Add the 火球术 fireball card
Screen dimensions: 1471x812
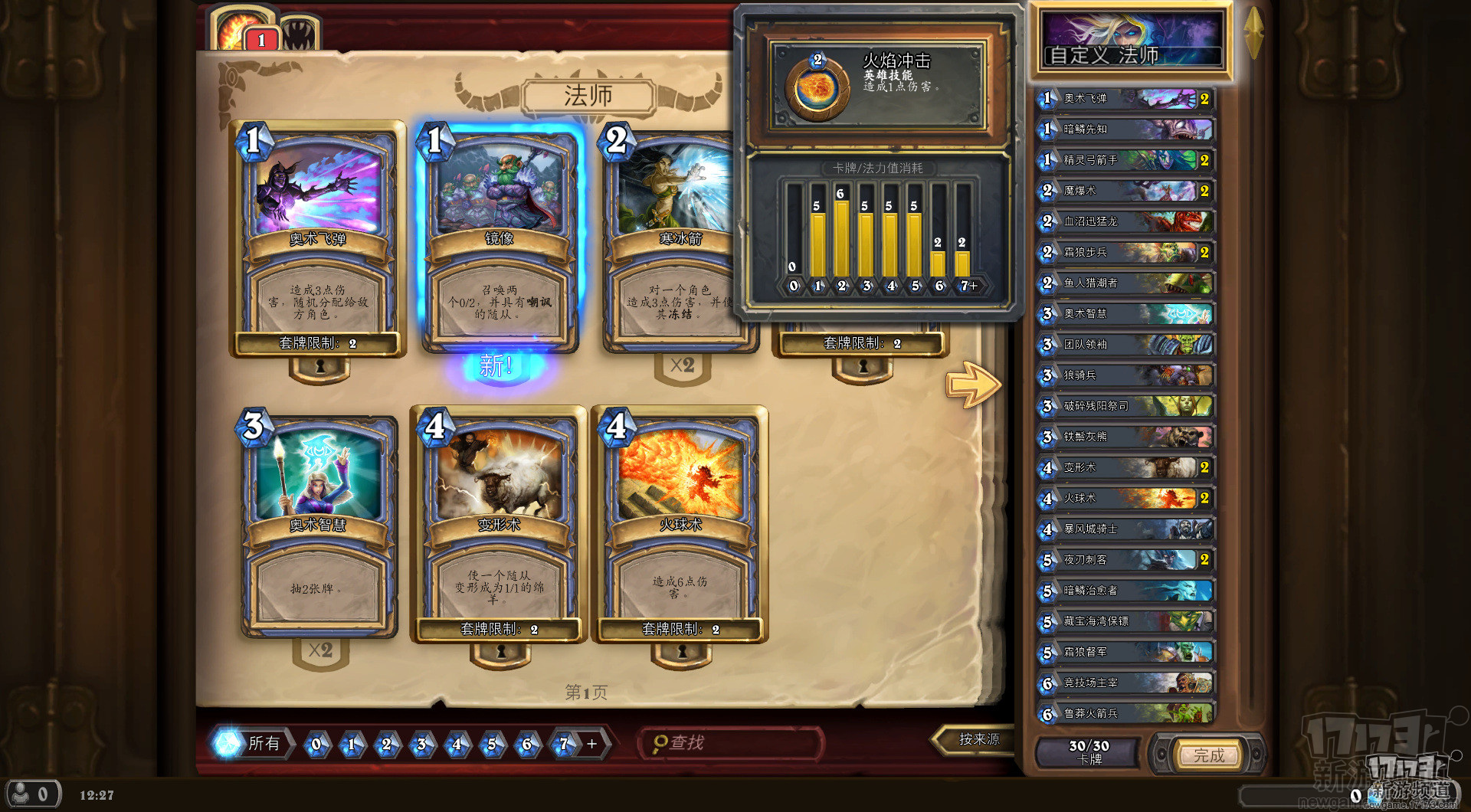pos(680,525)
